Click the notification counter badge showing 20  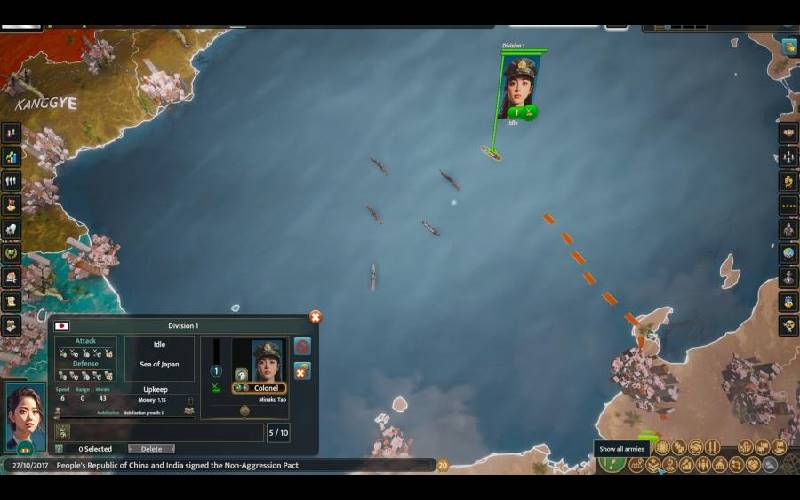(x=442, y=465)
